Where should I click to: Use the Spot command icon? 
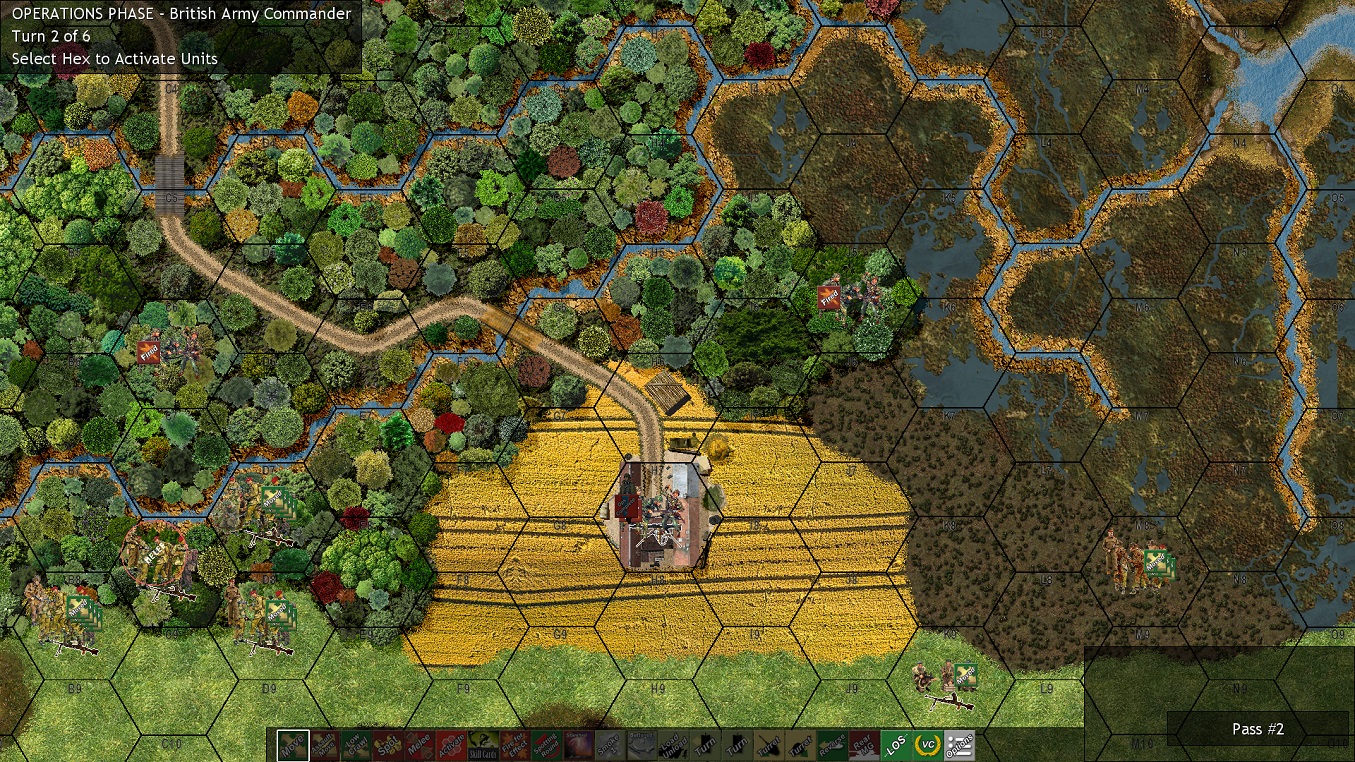coord(386,744)
